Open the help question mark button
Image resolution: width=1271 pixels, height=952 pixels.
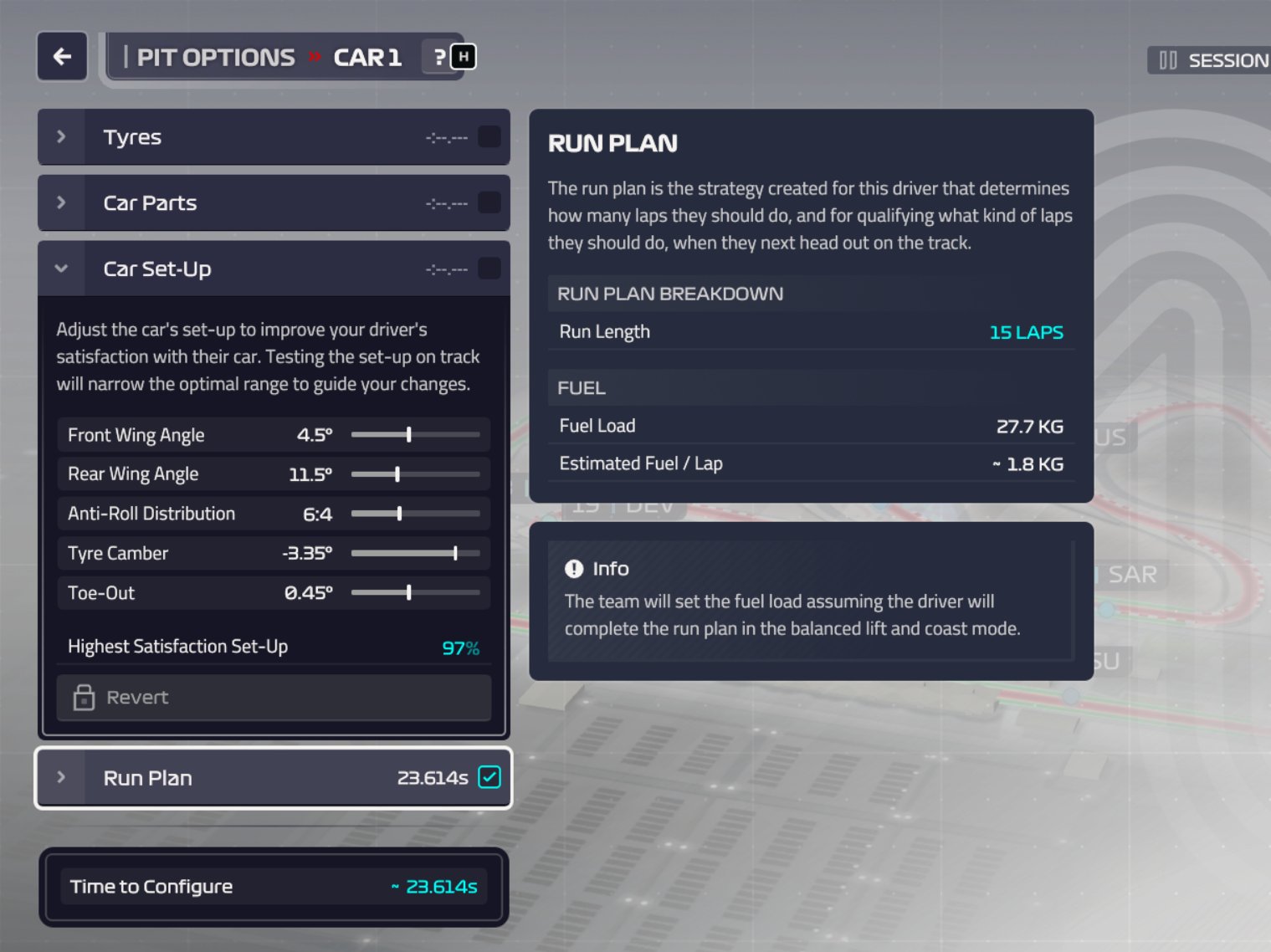(x=440, y=57)
